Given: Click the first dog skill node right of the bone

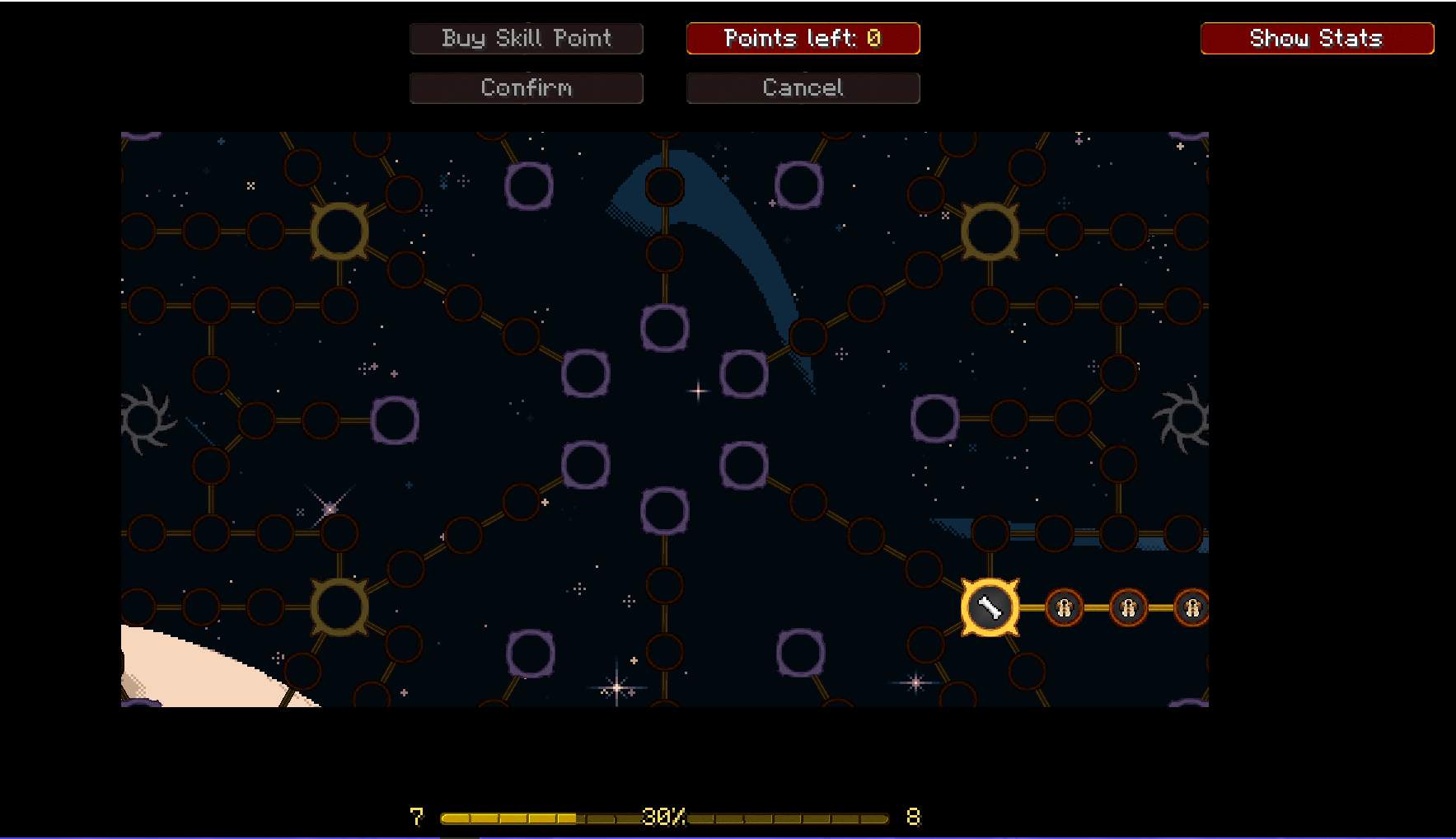Looking at the screenshot, I should click(1063, 608).
